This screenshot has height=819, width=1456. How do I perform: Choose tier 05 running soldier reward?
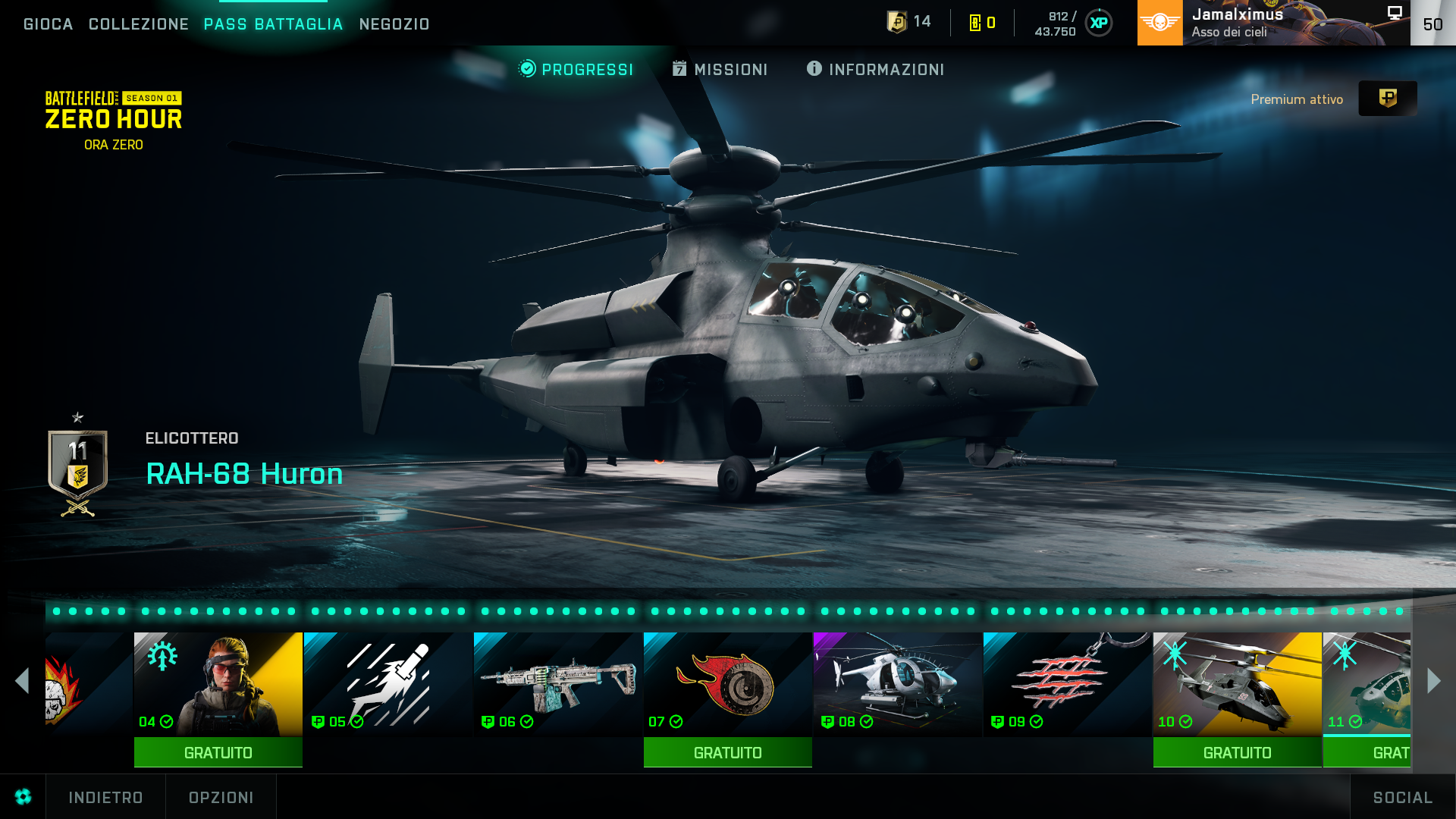click(x=388, y=684)
